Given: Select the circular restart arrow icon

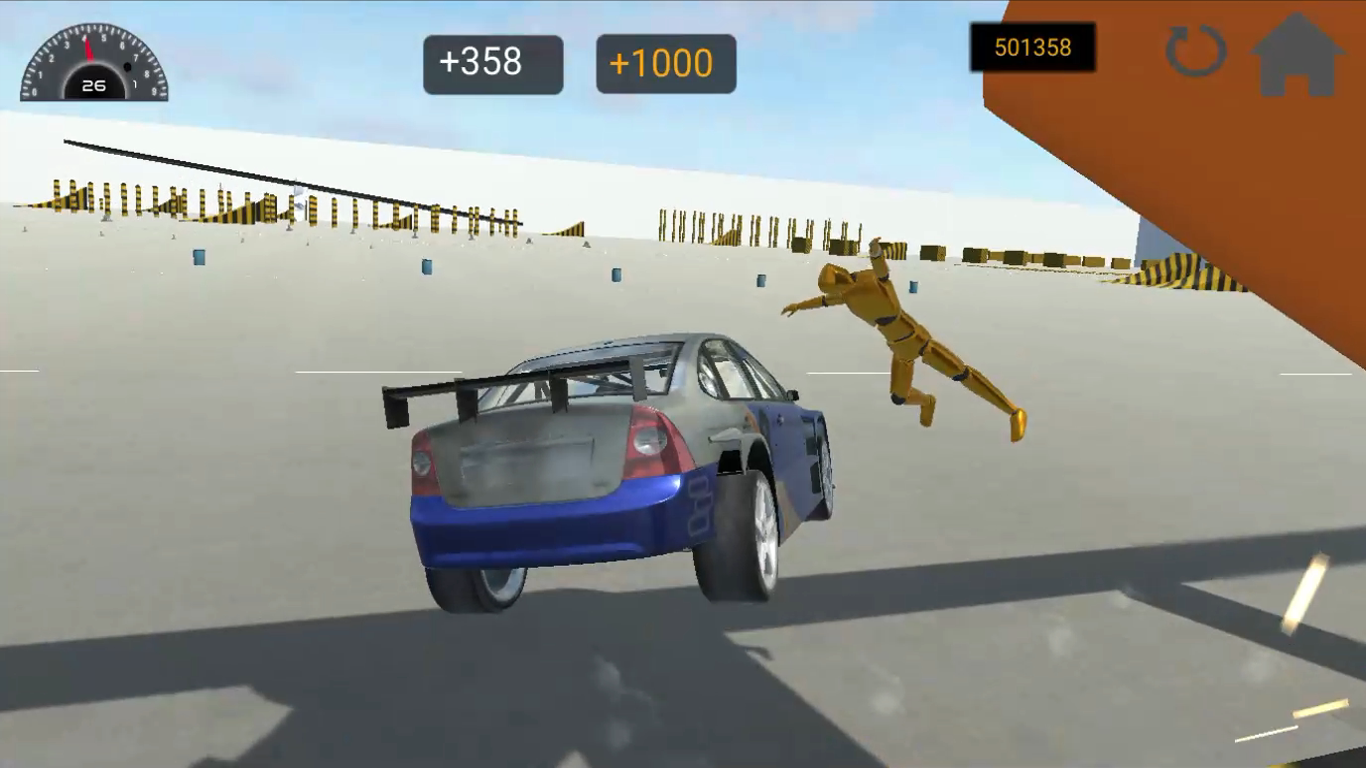Looking at the screenshot, I should pos(1196,52).
